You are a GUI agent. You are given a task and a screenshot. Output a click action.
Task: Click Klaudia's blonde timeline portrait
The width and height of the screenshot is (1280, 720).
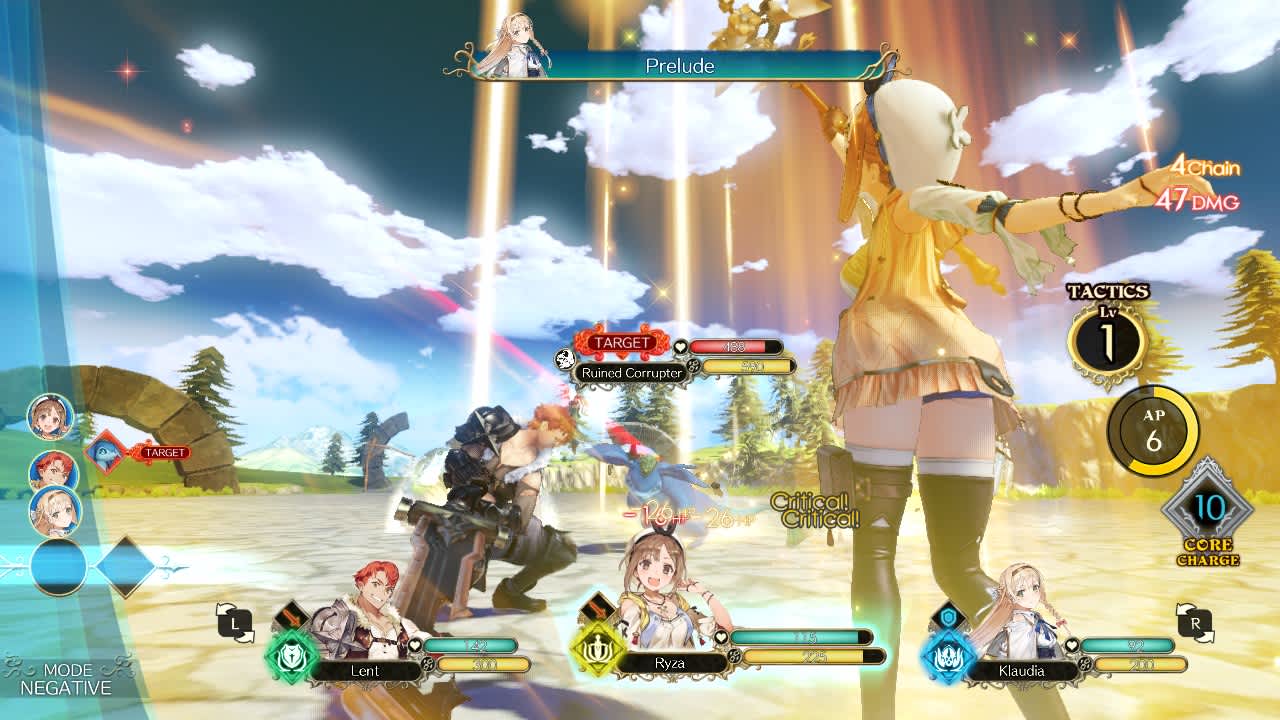pyautogui.click(x=54, y=511)
